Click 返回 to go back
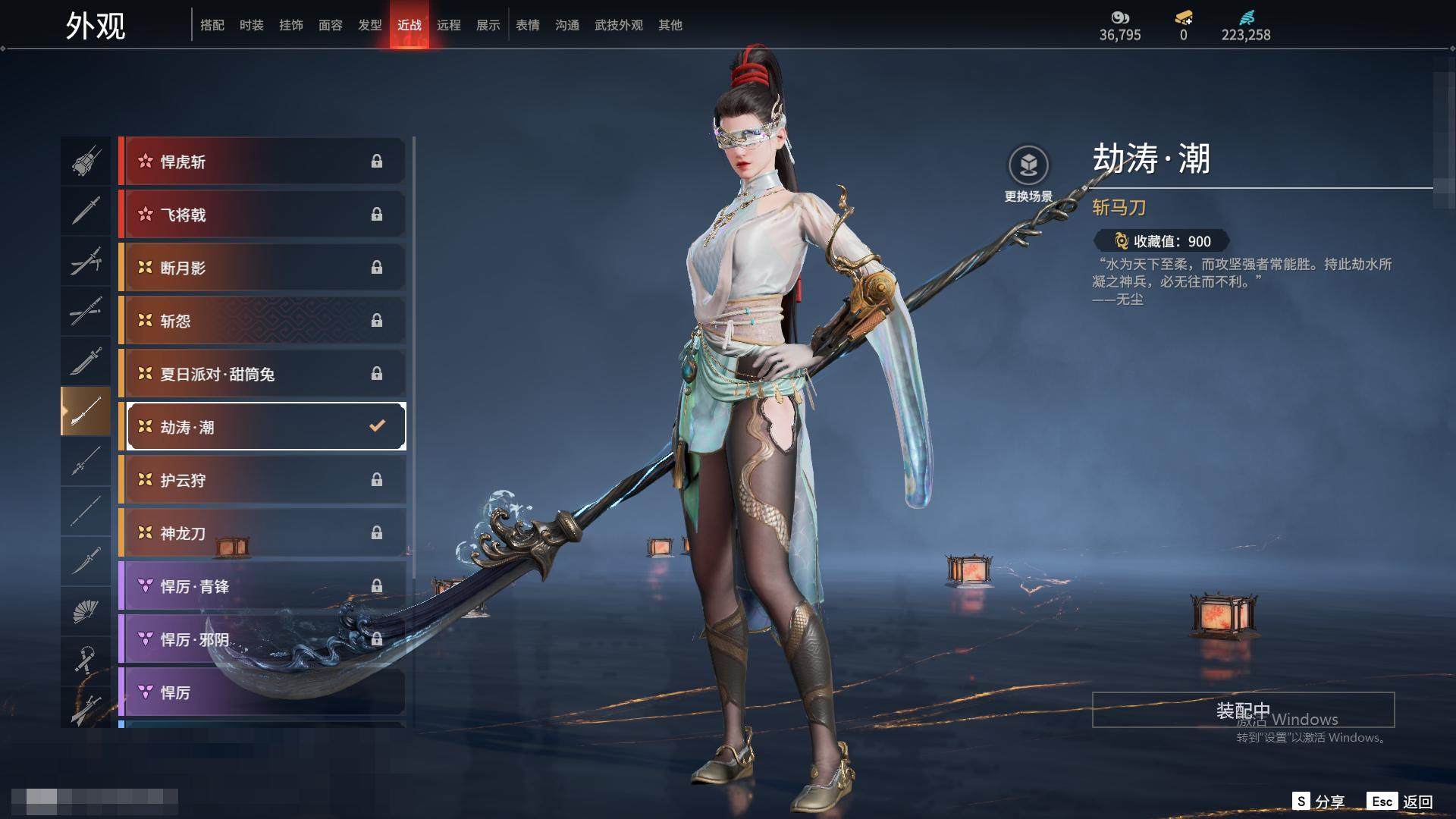 coord(1400,802)
